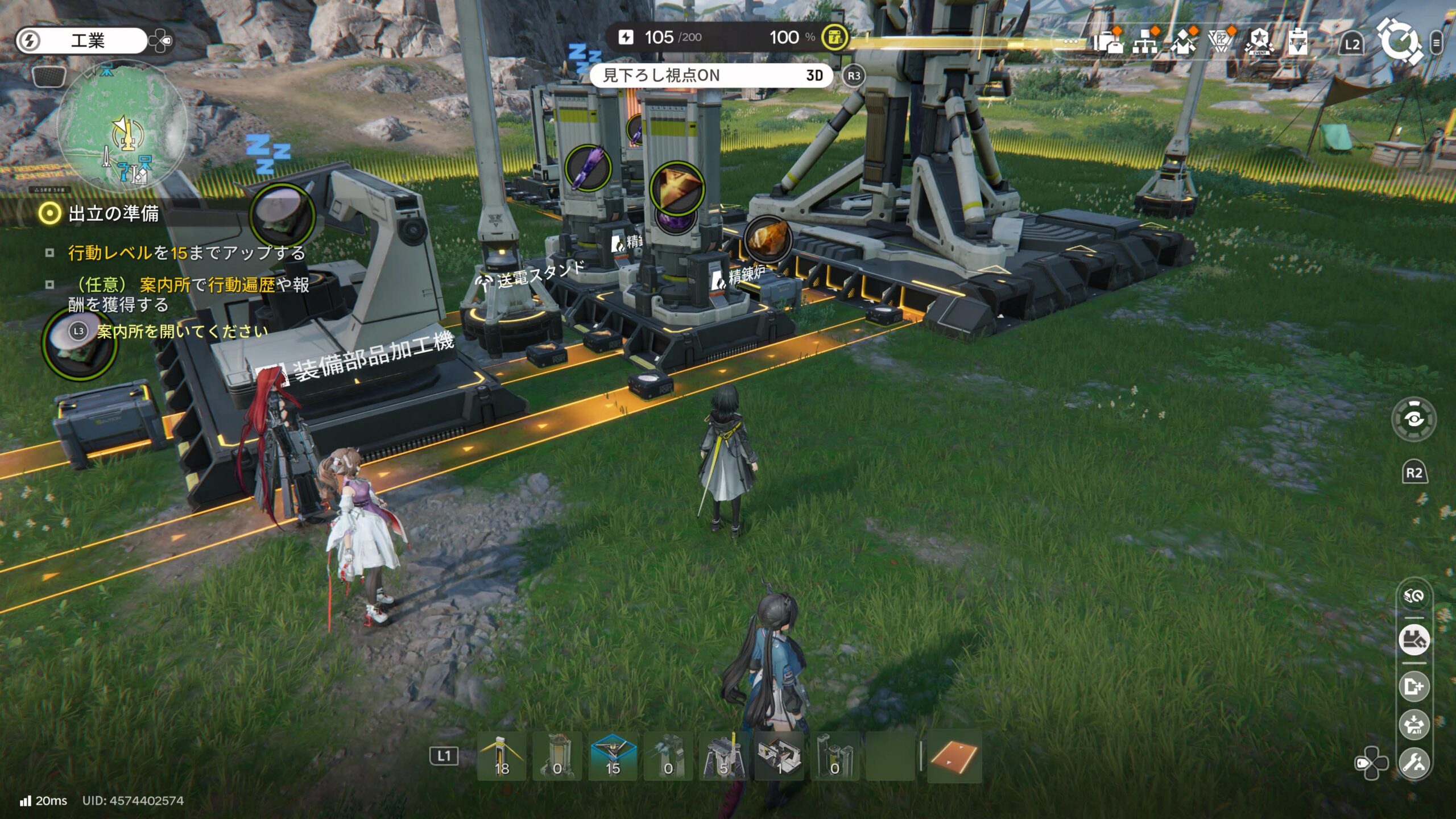The width and height of the screenshot is (1456, 819).
Task: Open the envelope mail icon
Action: click(x=1183, y=42)
